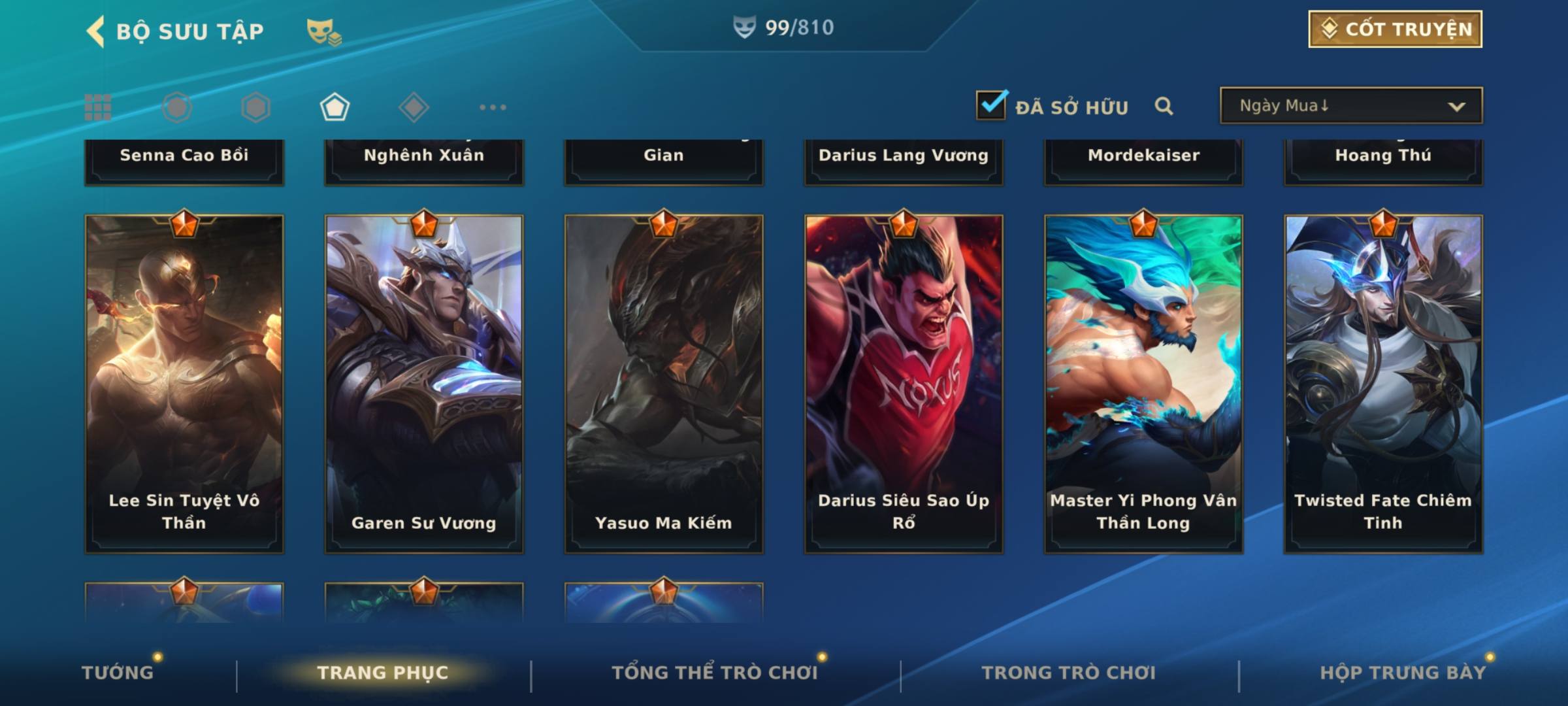Screen dimensions: 1568x706
Task: Switch to Trong Trò Chơi tab
Action: pyautogui.click(x=1069, y=673)
